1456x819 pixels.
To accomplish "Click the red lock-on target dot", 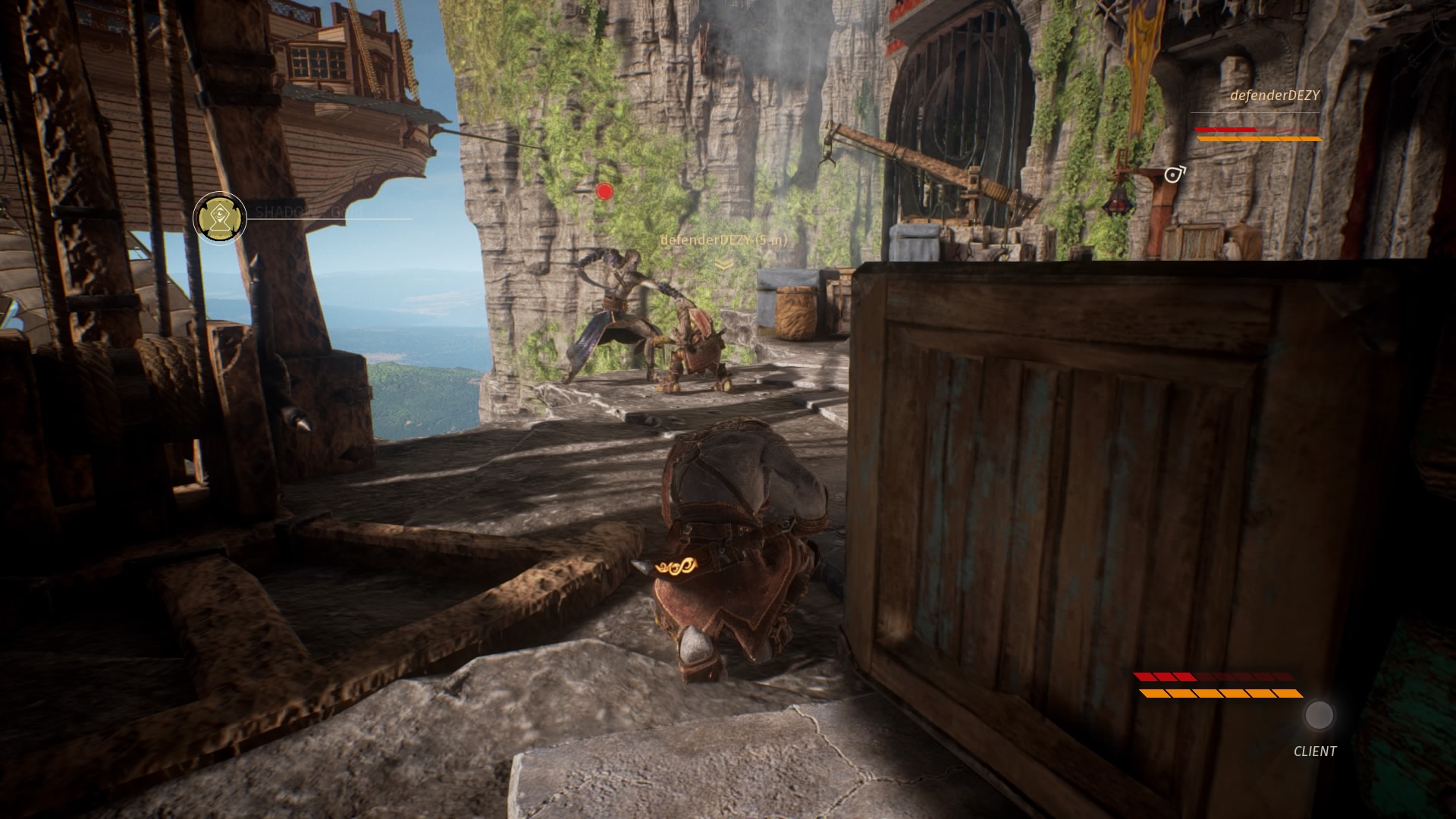I will 604,192.
